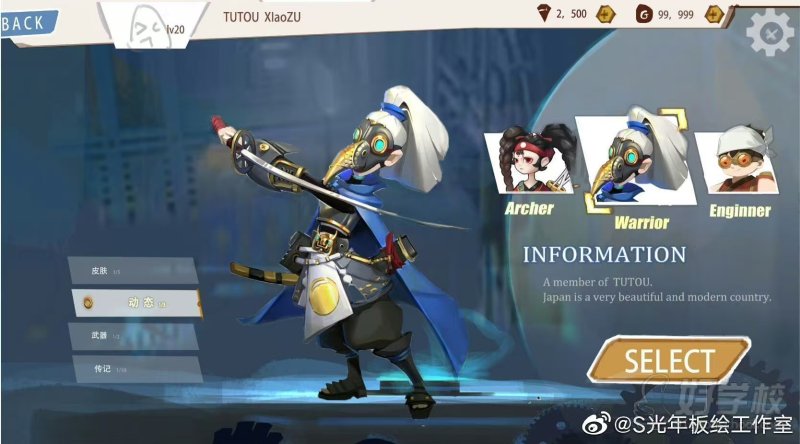The width and height of the screenshot is (800, 444).
Task: Show the 武器 (weapons) tab
Action: pyautogui.click(x=133, y=335)
